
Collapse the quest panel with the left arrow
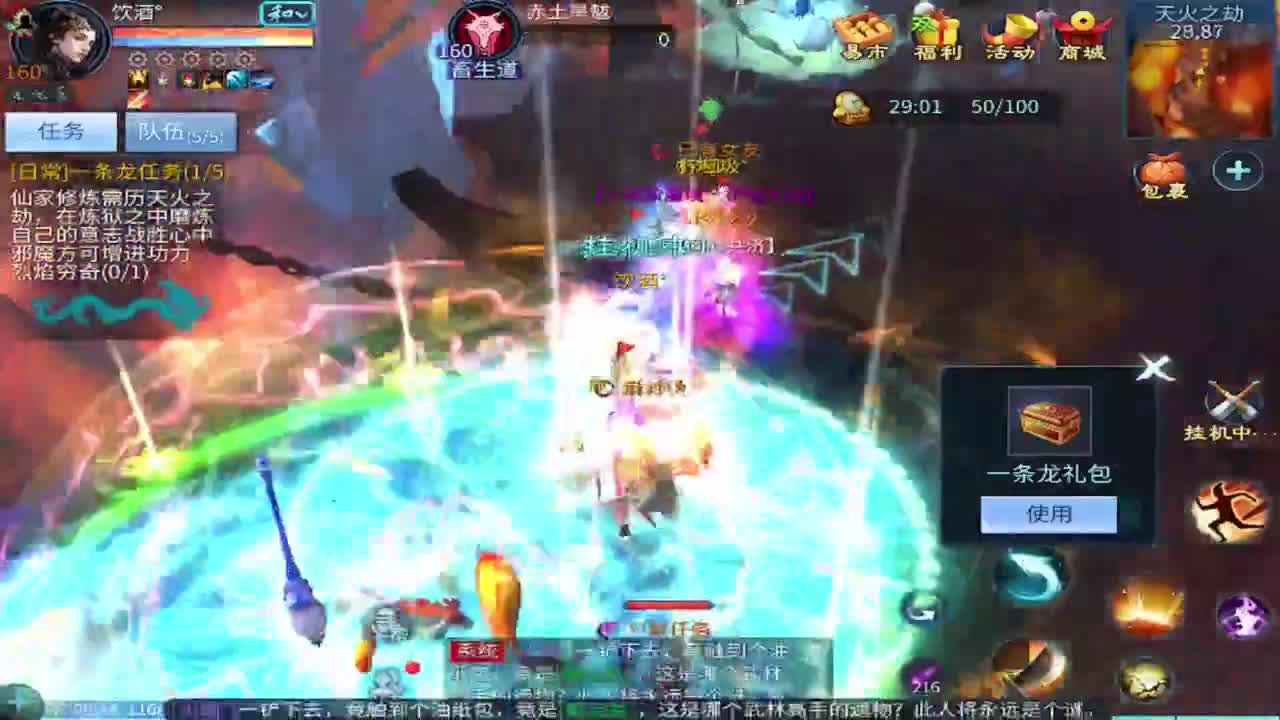pos(262,131)
